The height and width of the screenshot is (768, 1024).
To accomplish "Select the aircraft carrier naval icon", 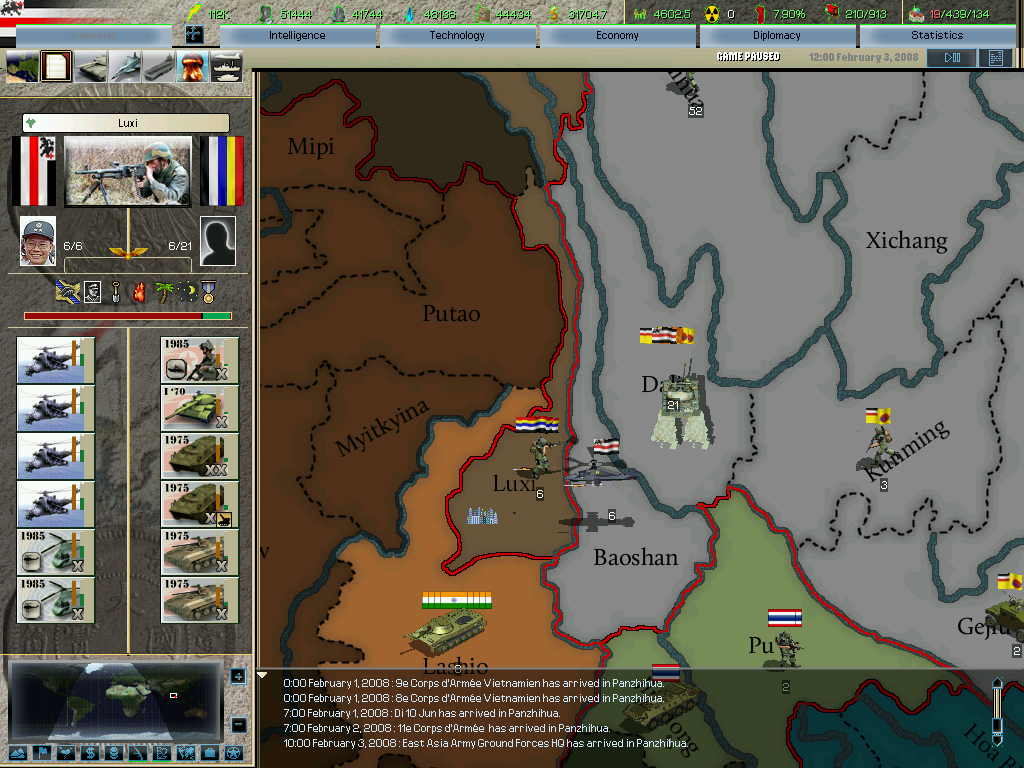I will (x=159, y=67).
